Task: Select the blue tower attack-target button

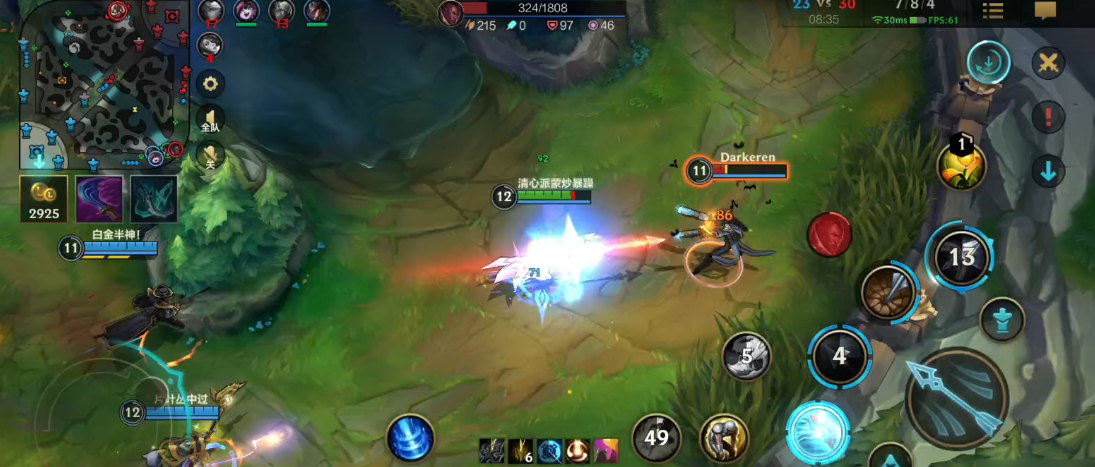Action: (x=1001, y=319)
